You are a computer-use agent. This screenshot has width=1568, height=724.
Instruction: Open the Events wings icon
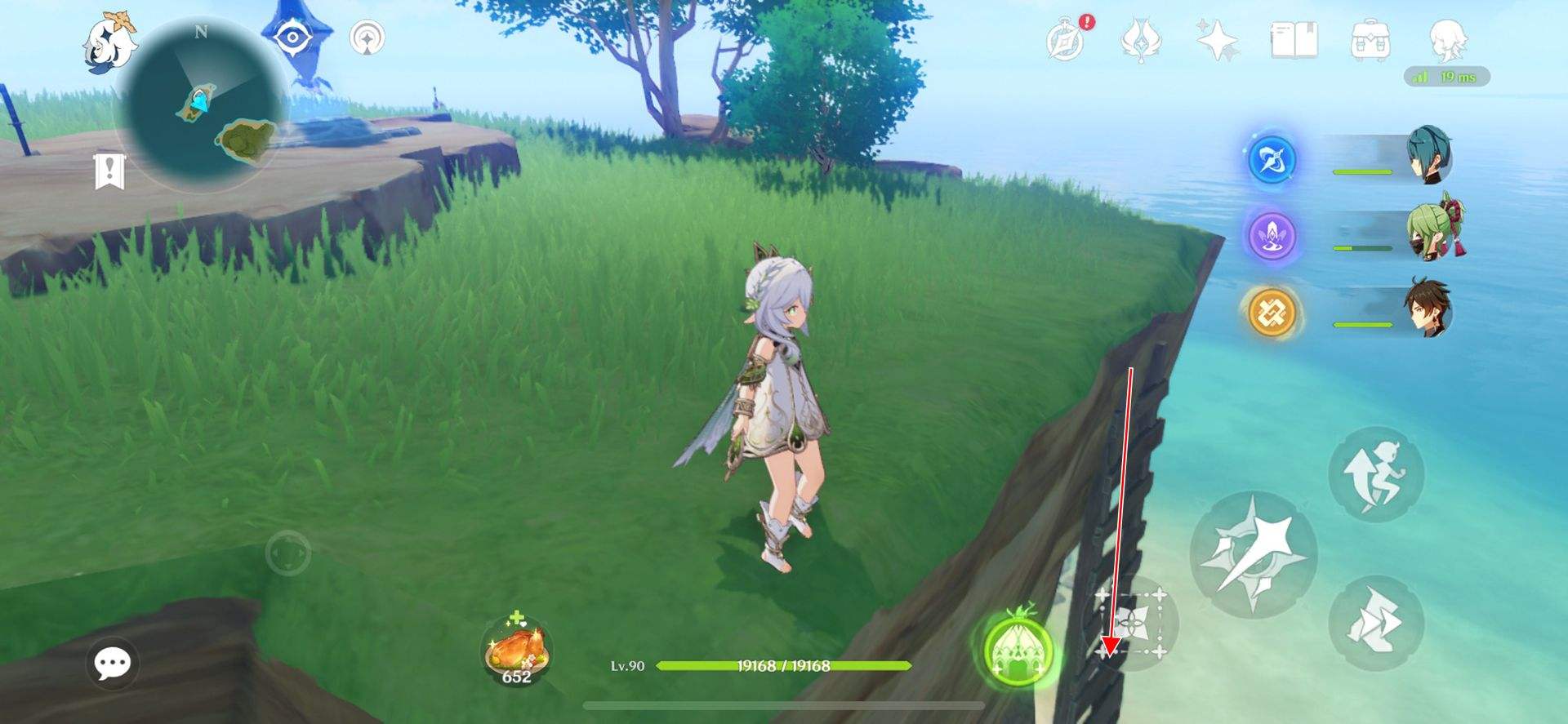pos(1142,39)
